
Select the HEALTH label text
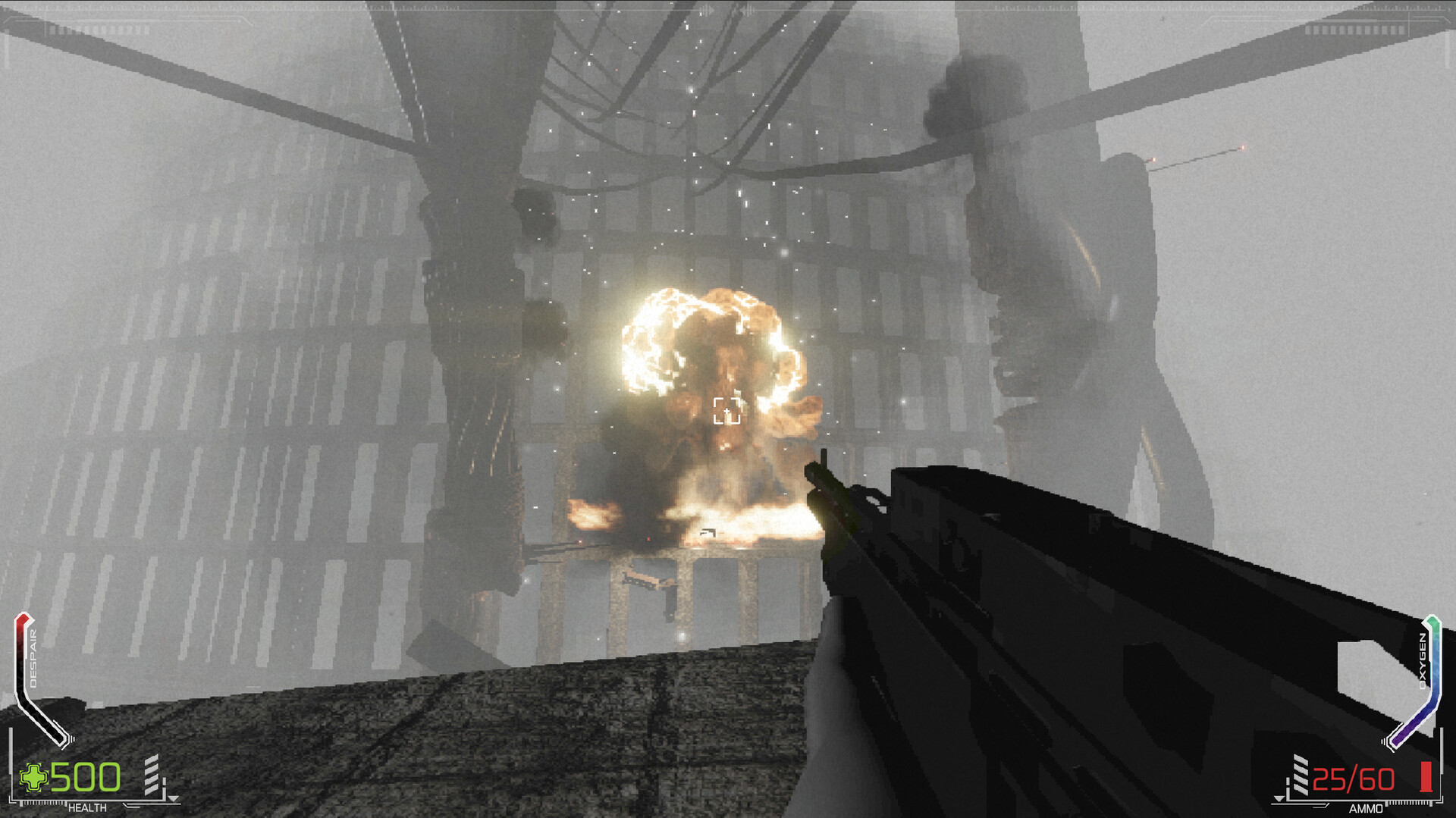(x=87, y=807)
